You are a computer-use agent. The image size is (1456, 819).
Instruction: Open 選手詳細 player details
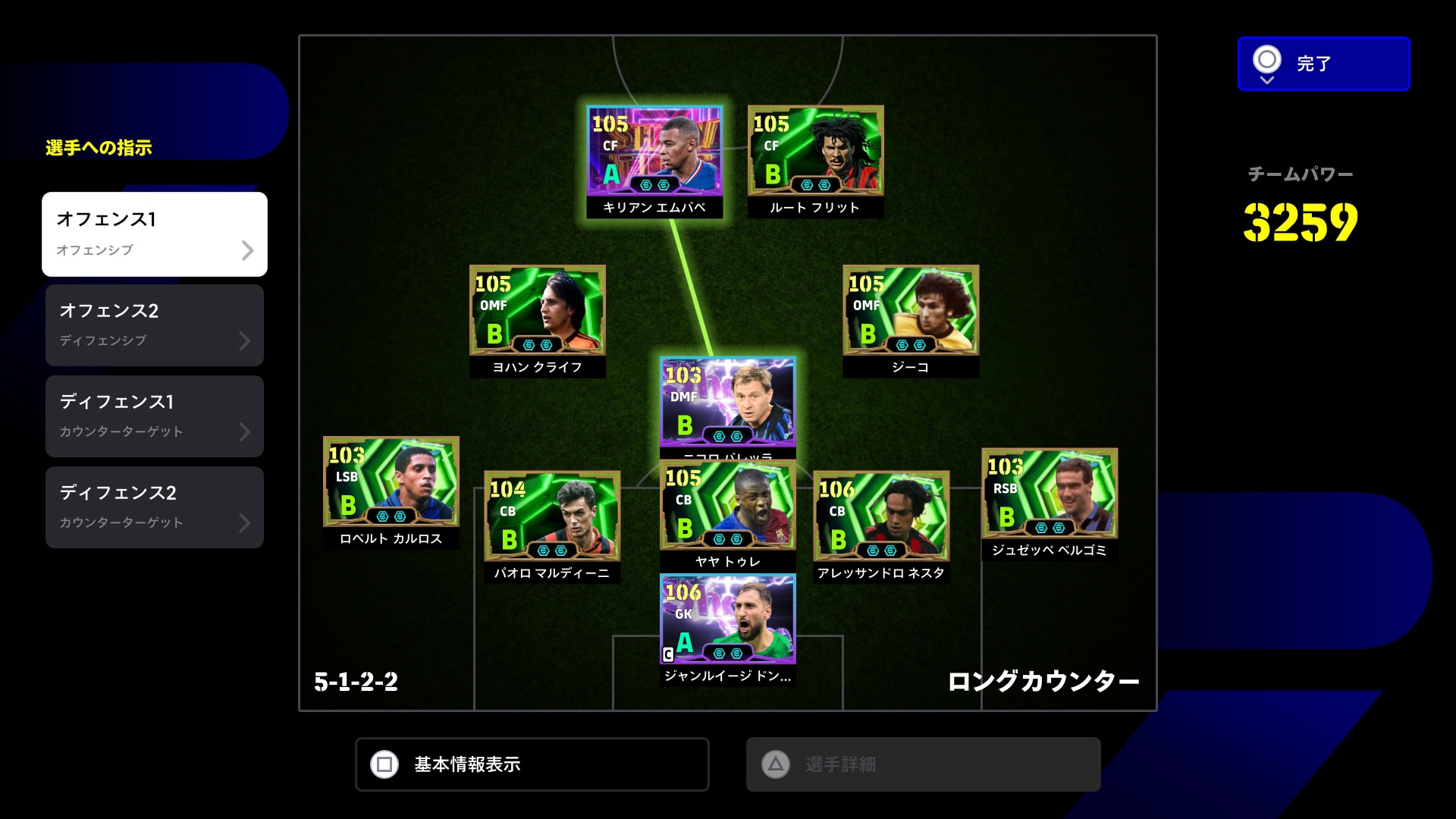pos(923,764)
